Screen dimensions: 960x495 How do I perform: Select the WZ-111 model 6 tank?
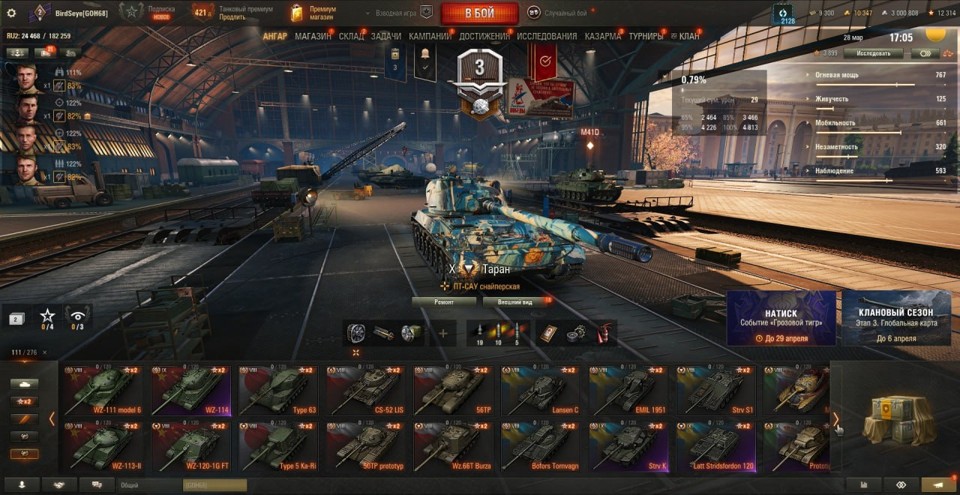105,390
